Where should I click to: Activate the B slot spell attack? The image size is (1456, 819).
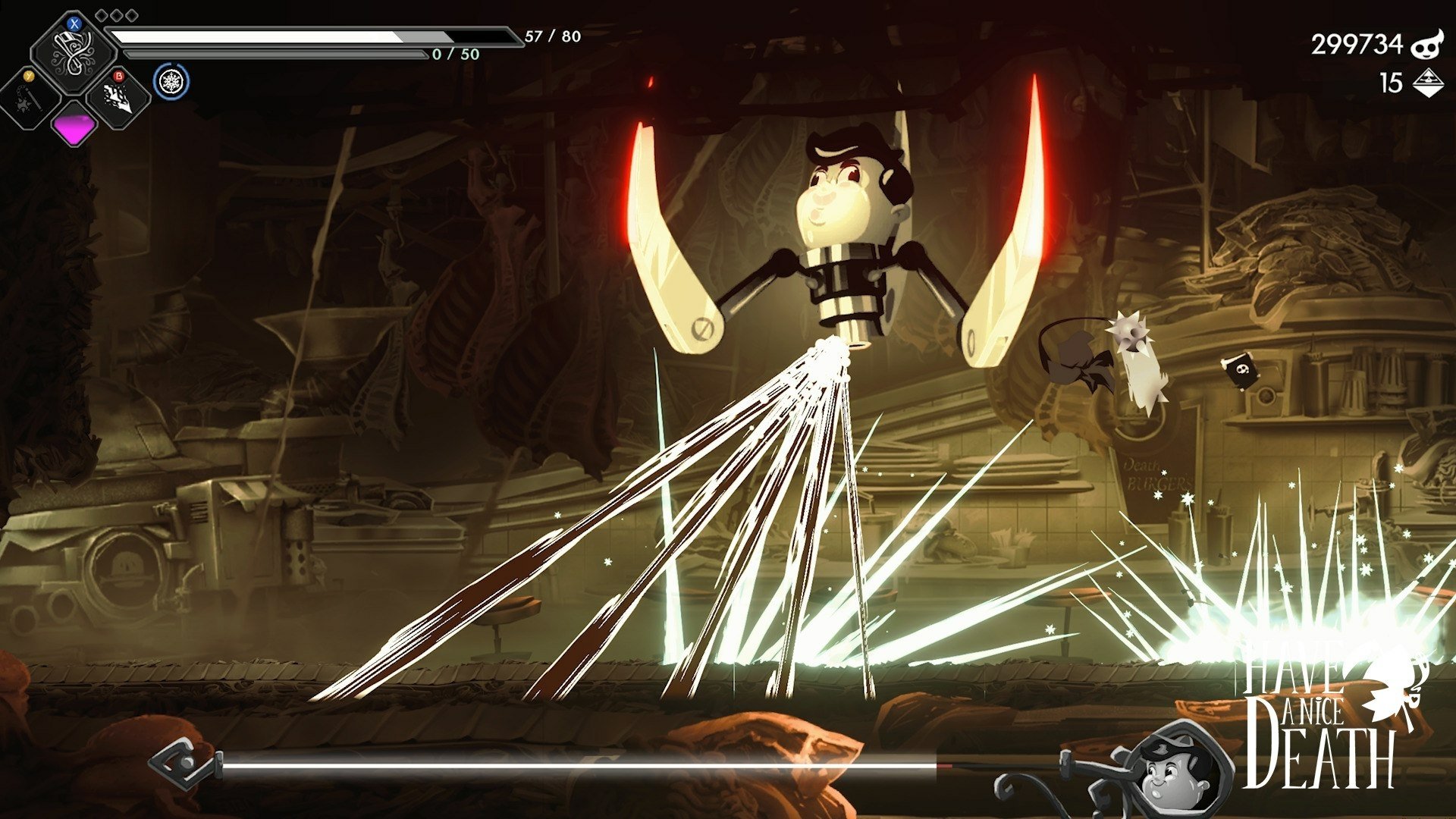pos(118,99)
